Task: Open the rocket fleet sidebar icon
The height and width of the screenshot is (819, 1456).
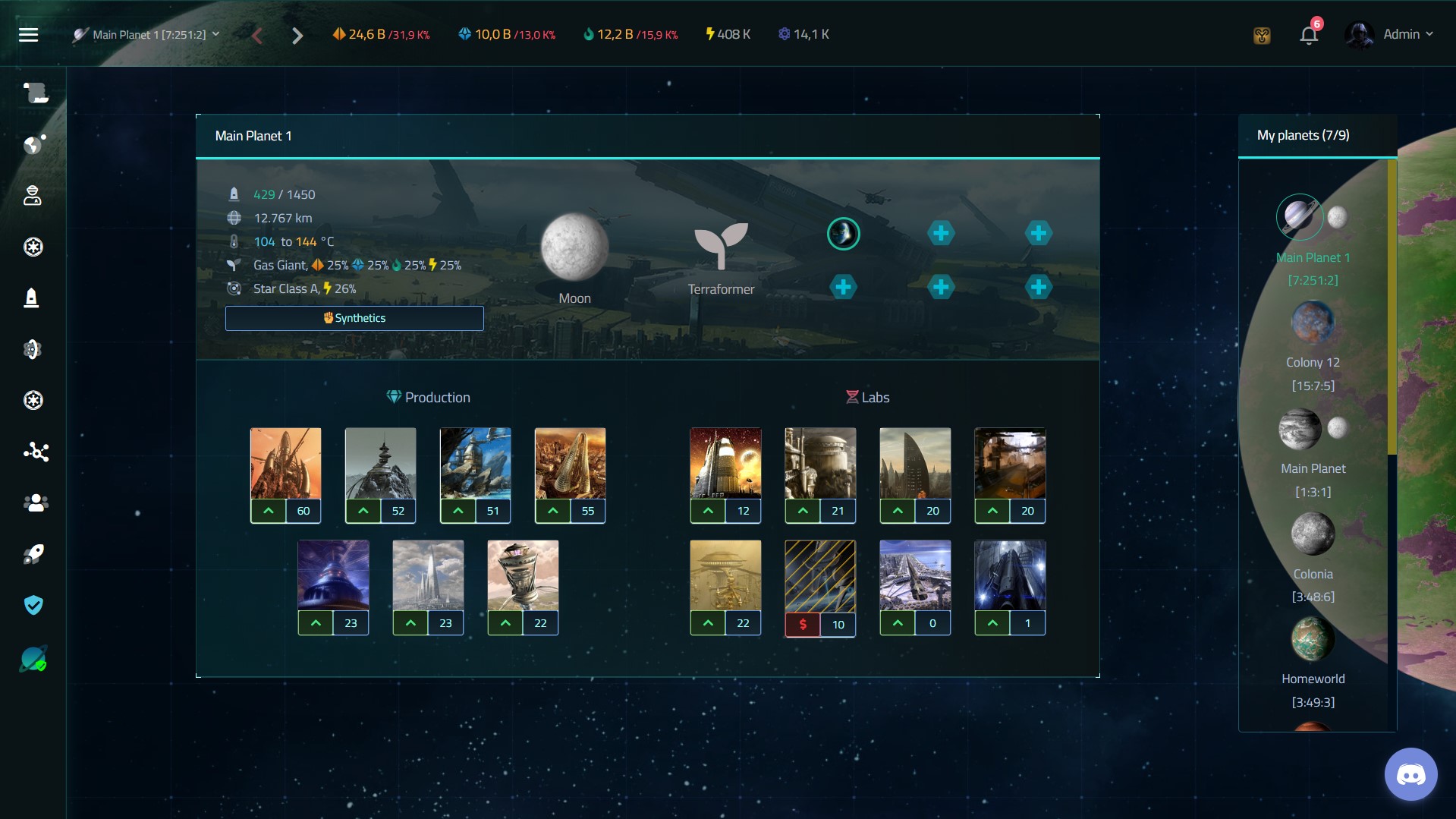Action: coord(33,554)
